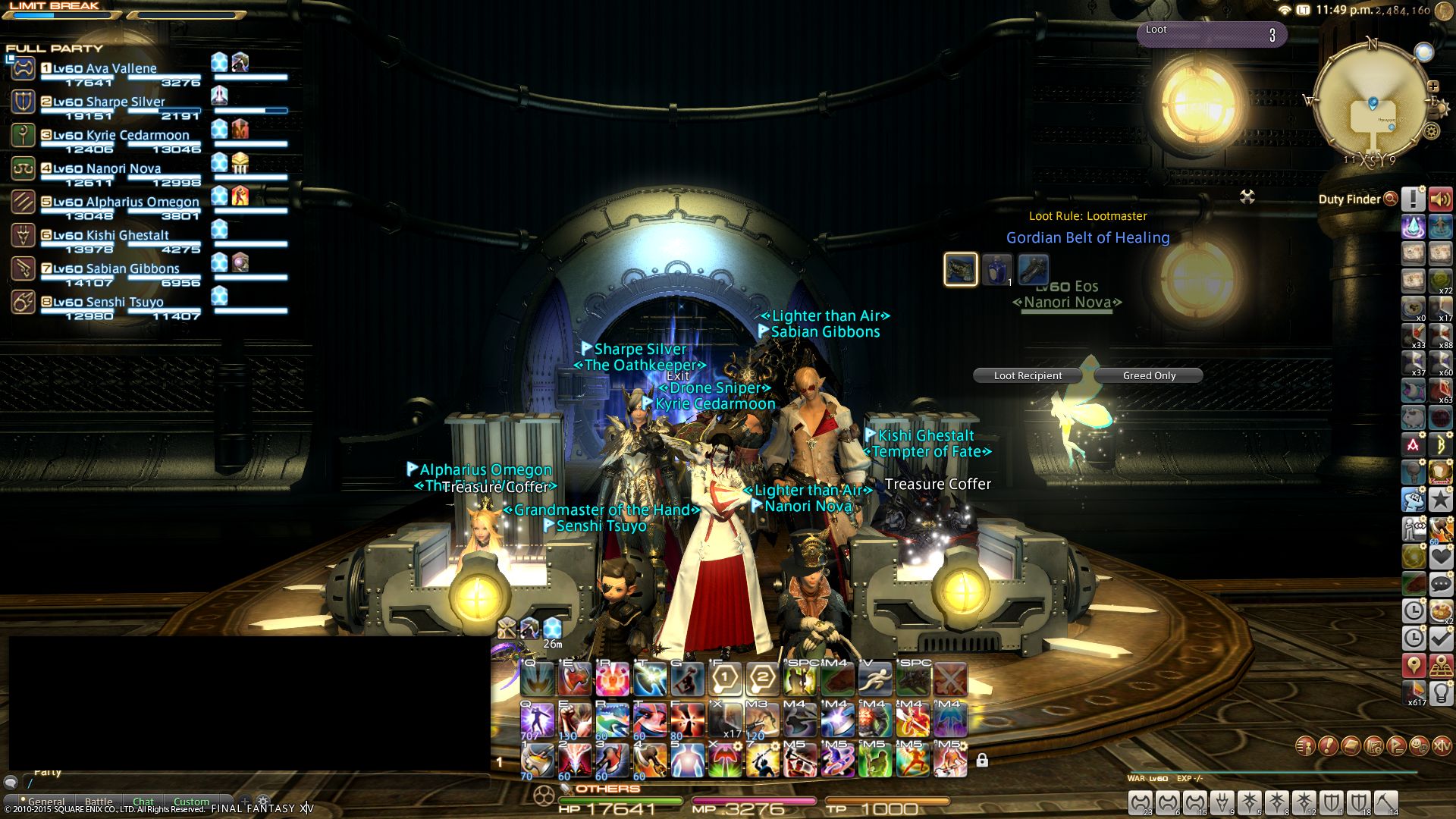Target Kyrie Cedarmoon in the party list
1456x819 pixels.
121,135
